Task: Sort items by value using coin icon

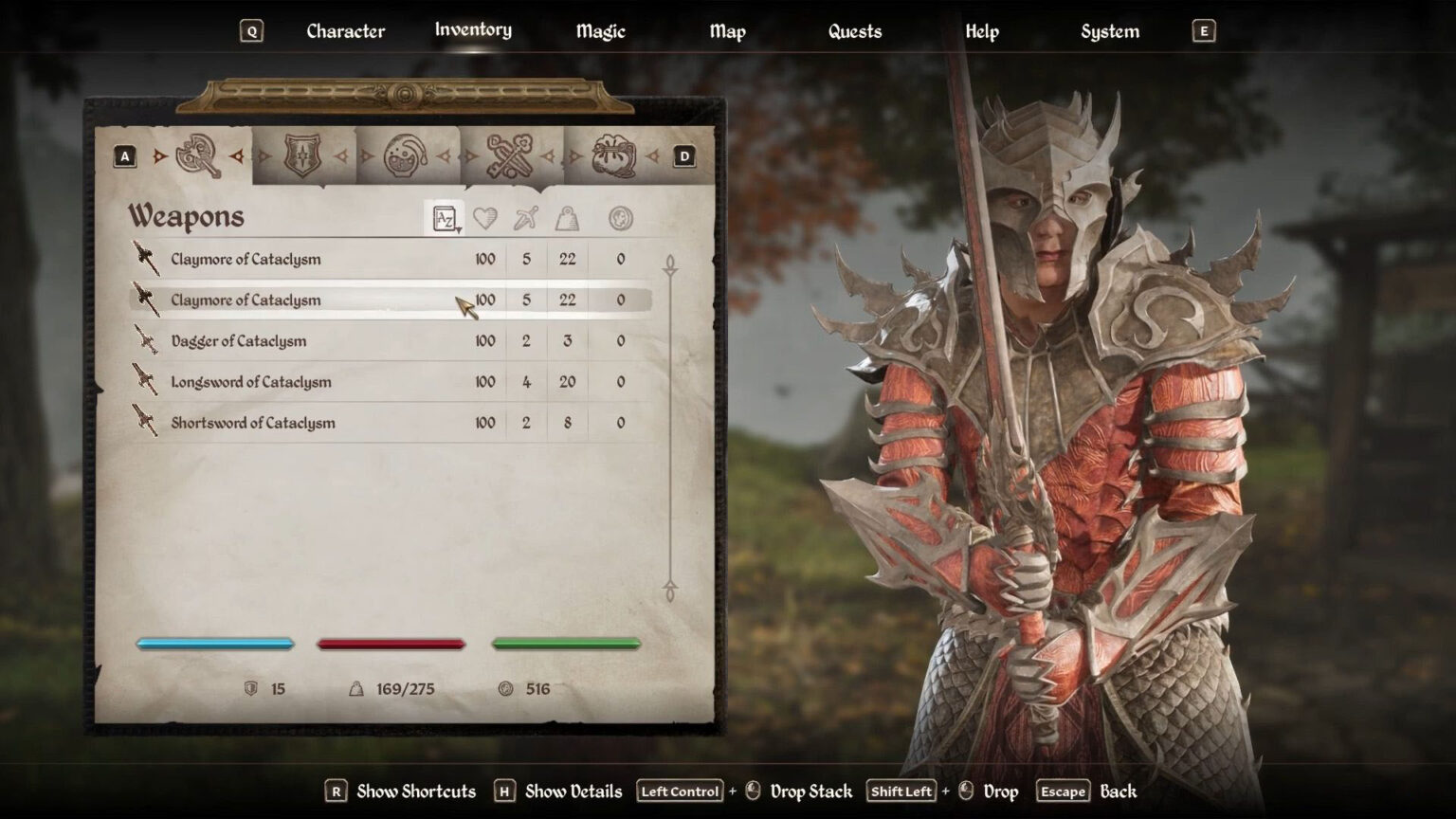Action: click(620, 217)
